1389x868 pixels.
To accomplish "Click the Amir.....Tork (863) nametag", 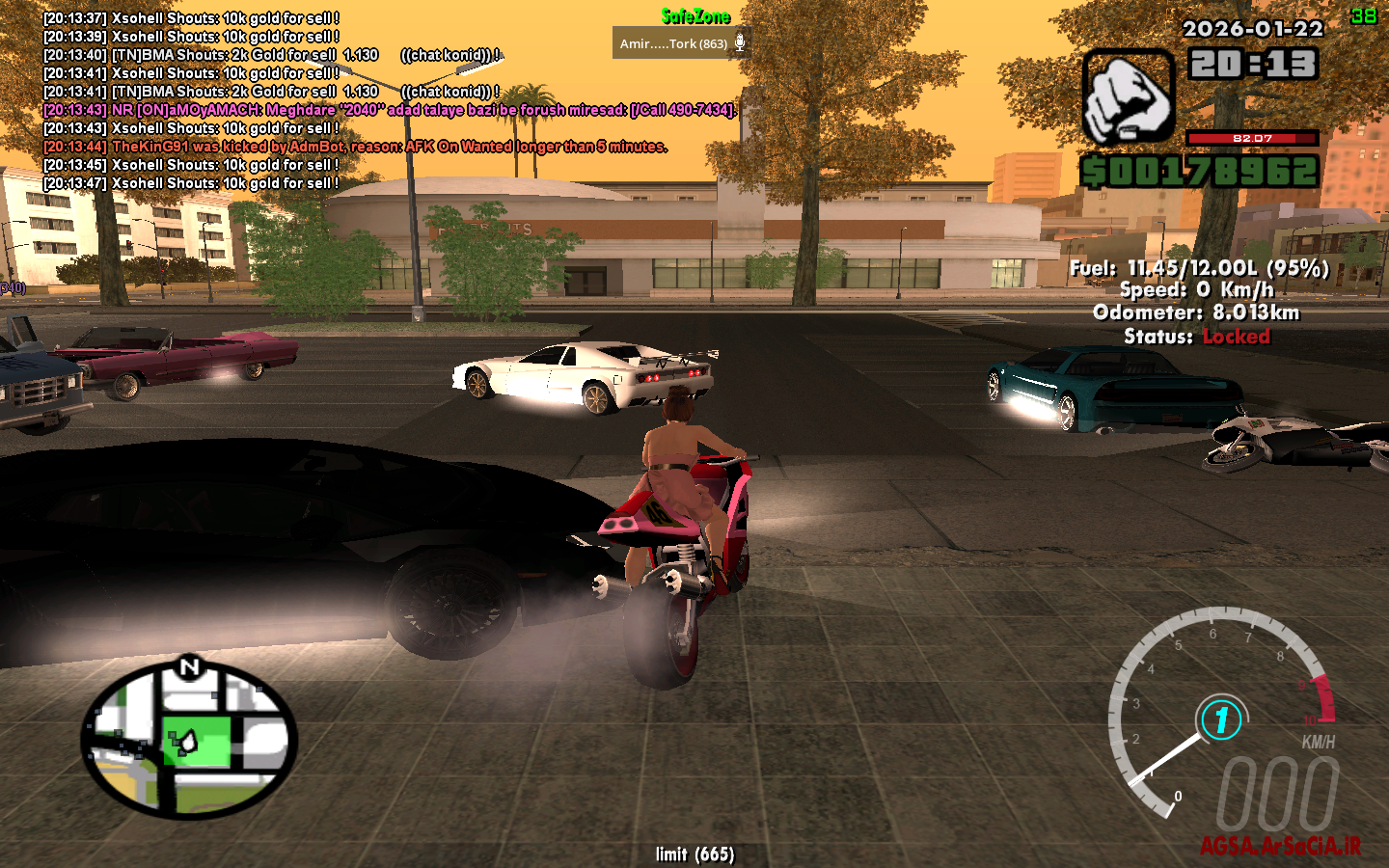I will (x=671, y=42).
